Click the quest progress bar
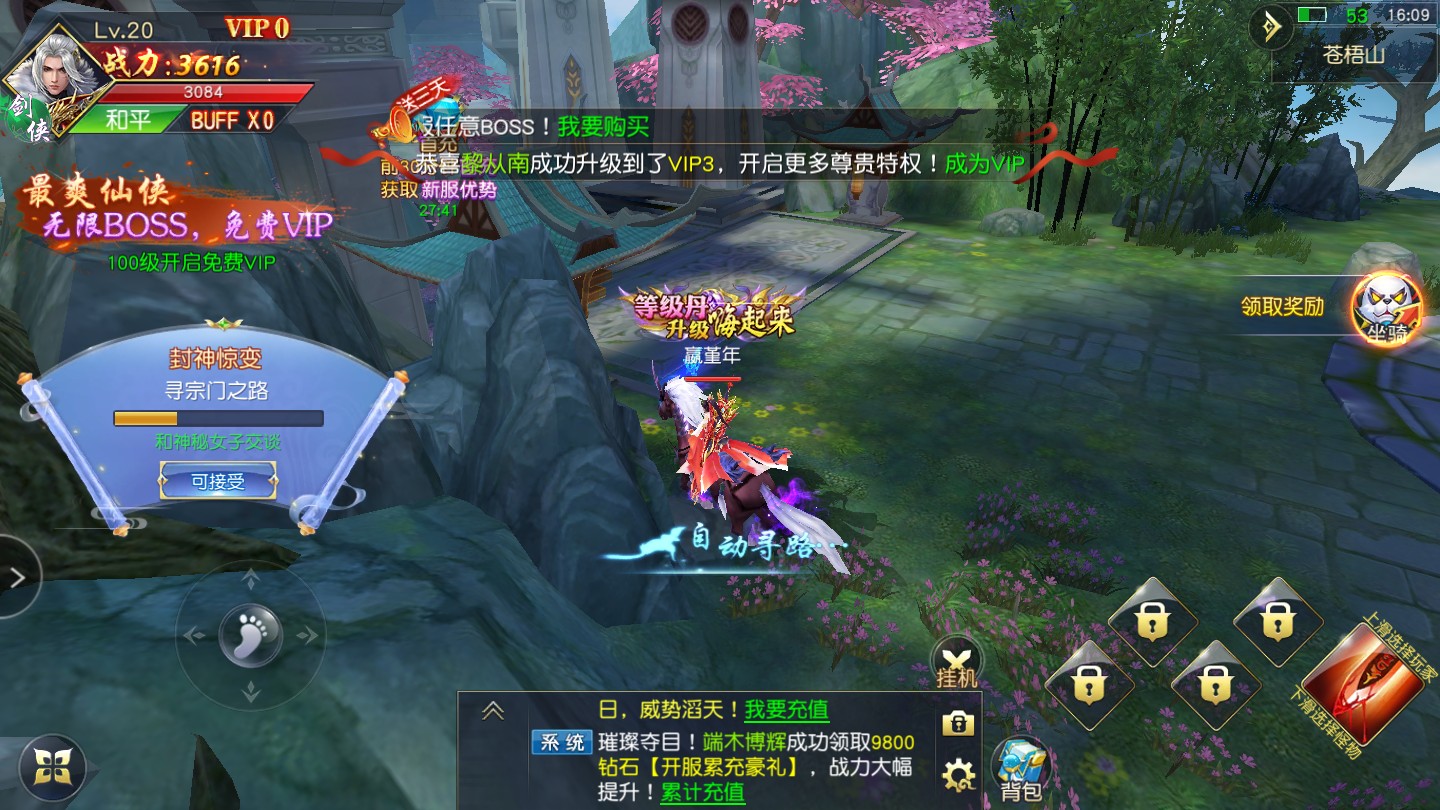The image size is (1440, 810). click(x=219, y=418)
